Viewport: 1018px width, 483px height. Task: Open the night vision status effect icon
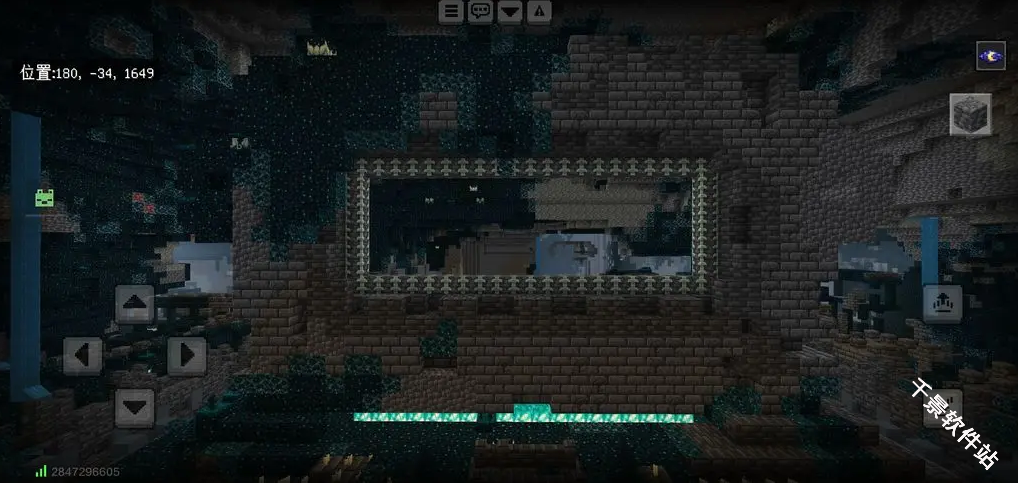pyautogui.click(x=991, y=56)
